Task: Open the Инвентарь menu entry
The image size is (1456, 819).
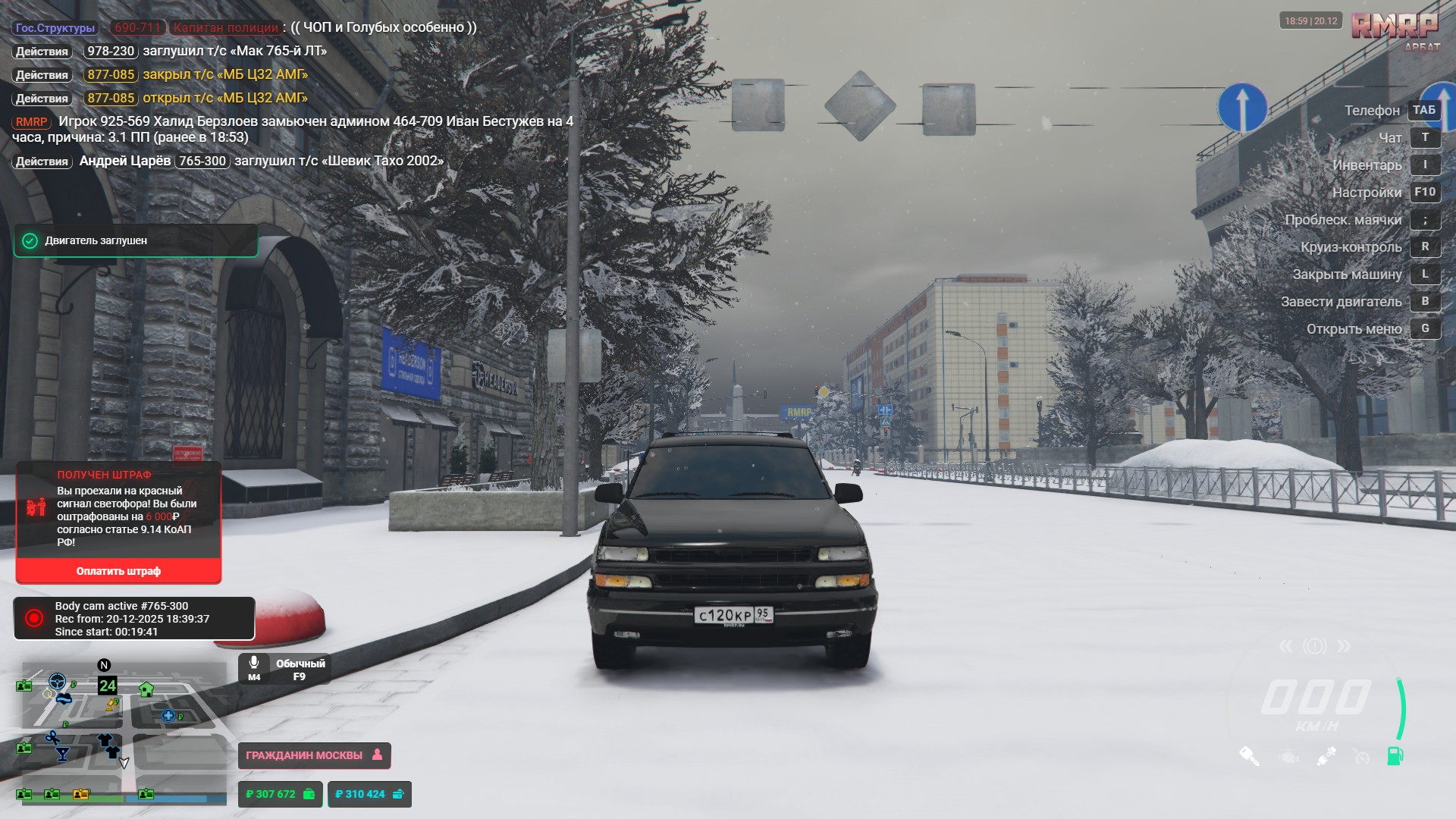Action: tap(1367, 165)
